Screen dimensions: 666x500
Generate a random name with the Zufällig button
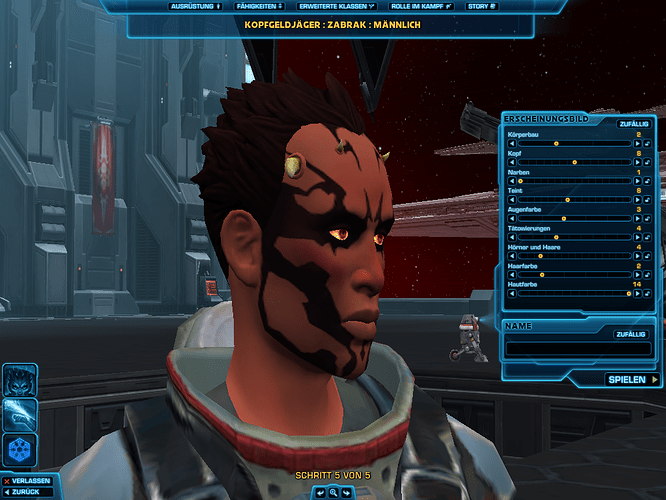(630, 335)
